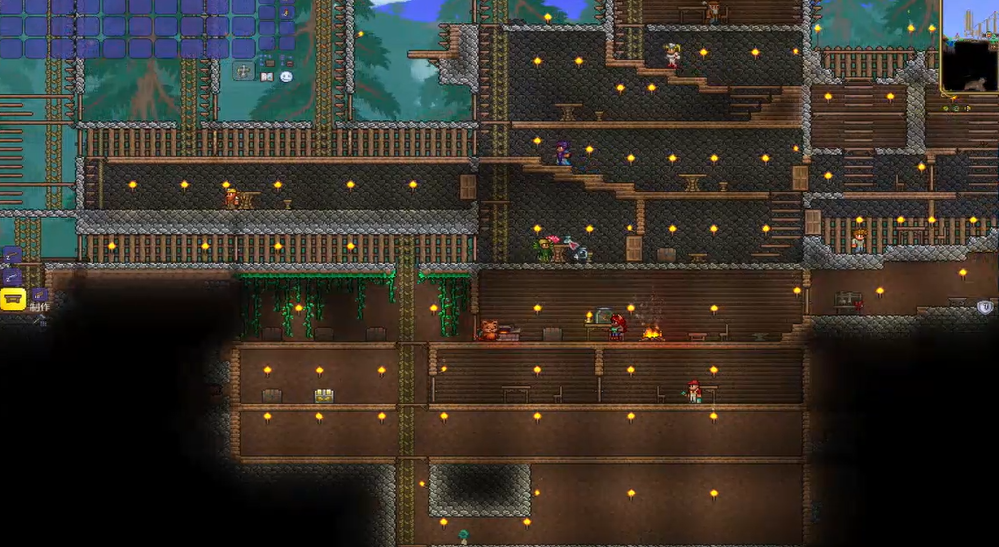999x547 pixels.
Task: Click the white emote face icon
Action: pos(286,76)
